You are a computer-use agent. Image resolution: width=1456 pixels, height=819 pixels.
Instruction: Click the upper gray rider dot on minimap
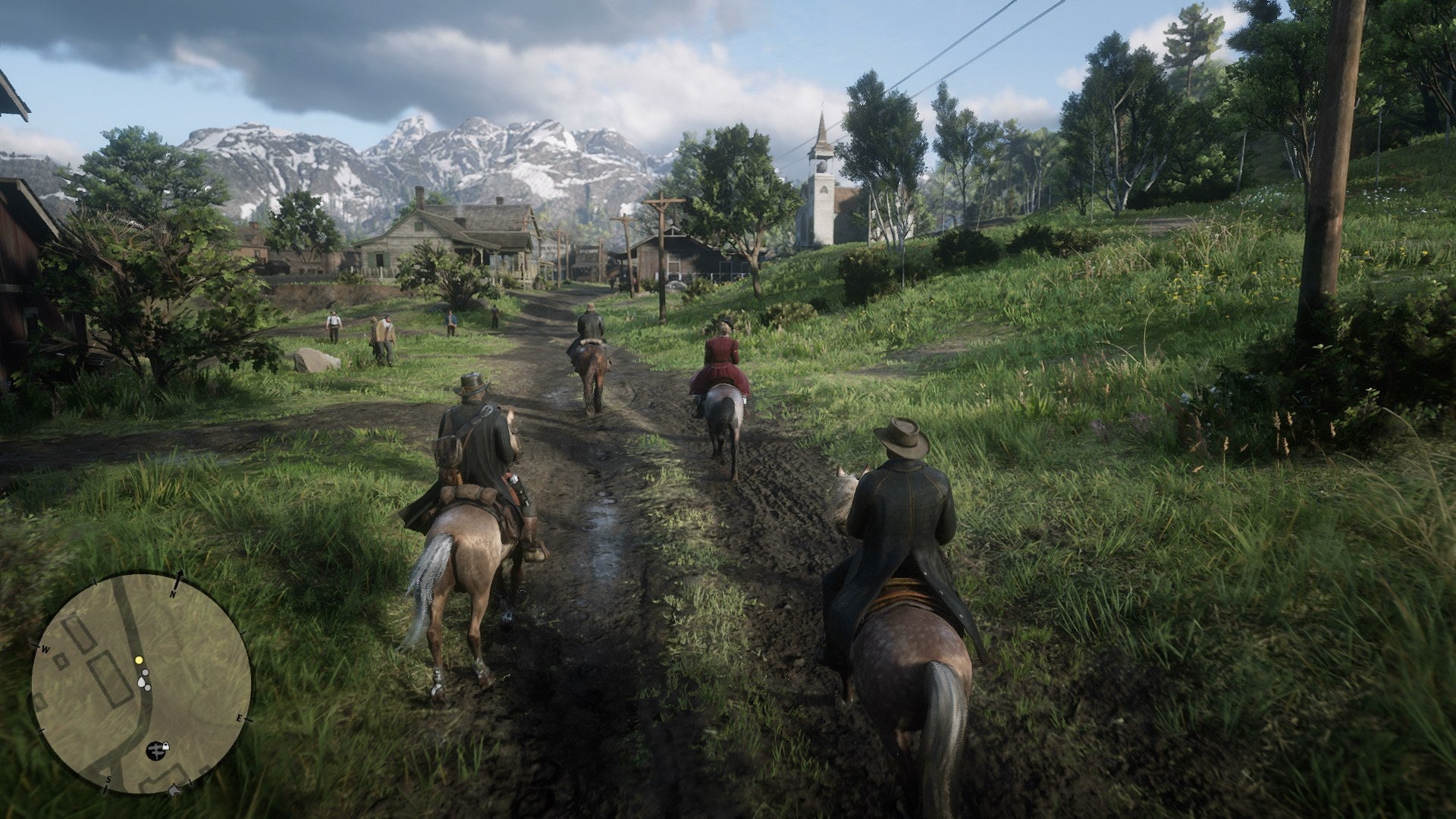tap(146, 672)
